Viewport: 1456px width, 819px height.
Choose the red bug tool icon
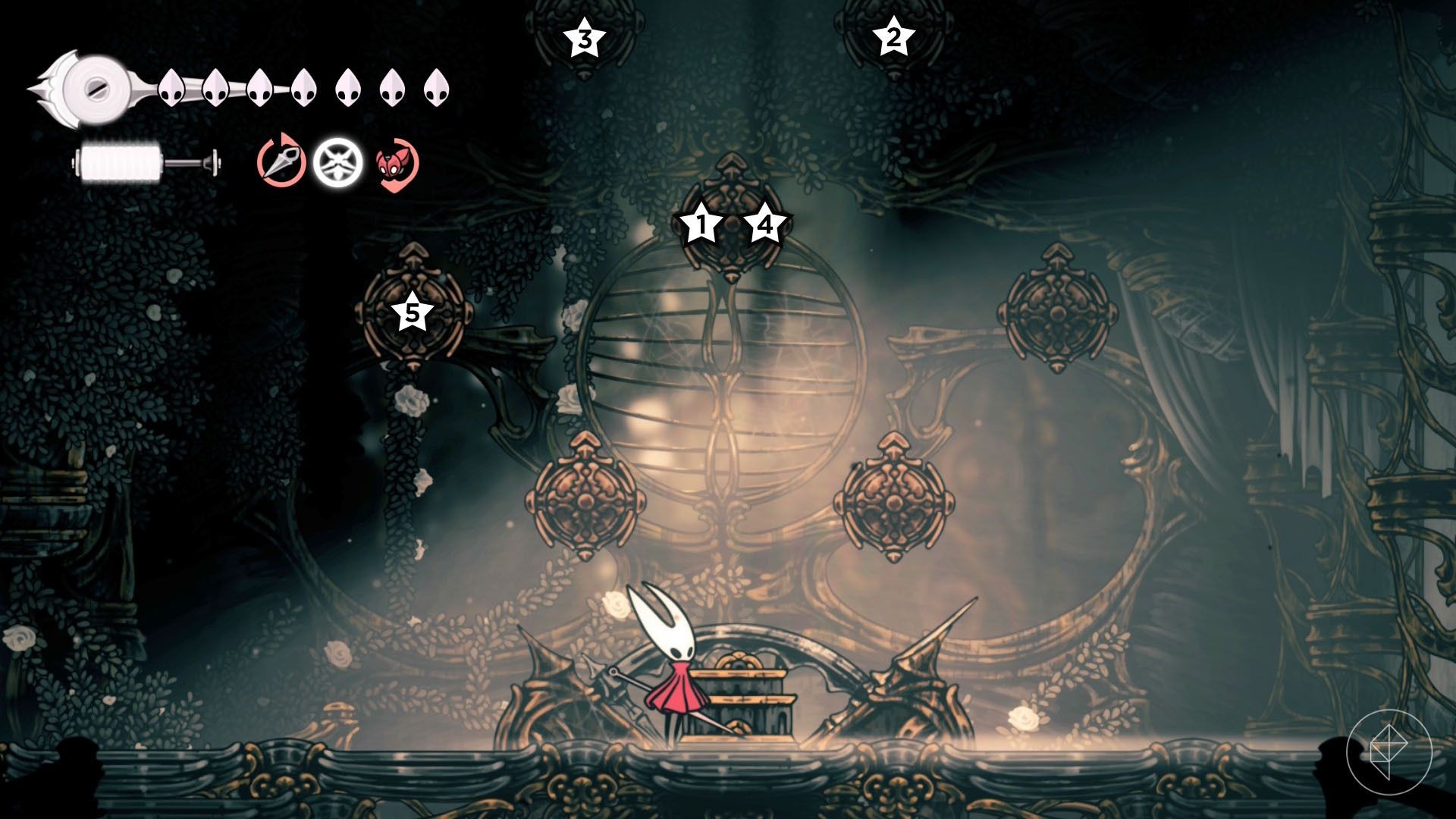pos(396,164)
